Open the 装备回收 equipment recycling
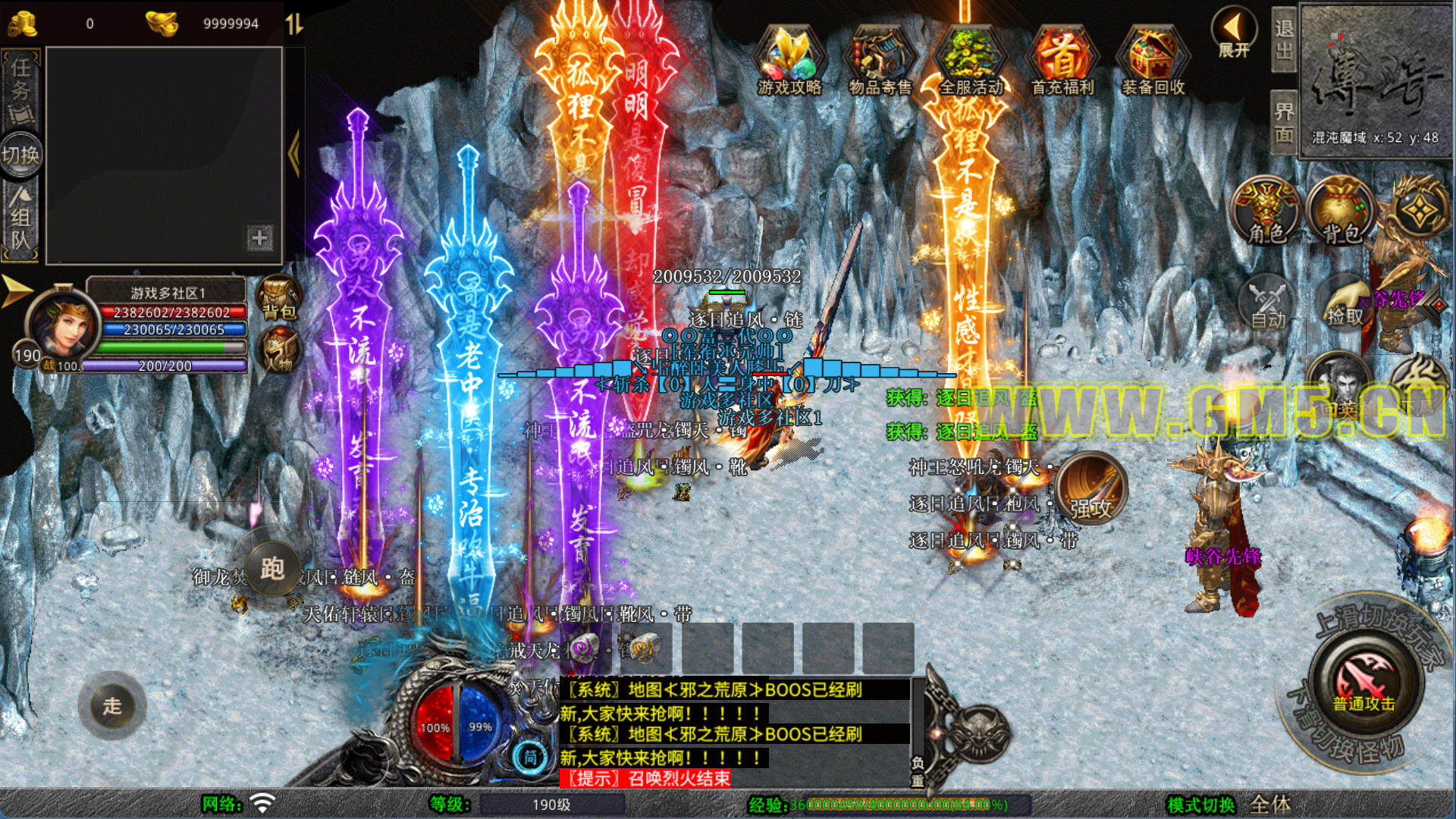 1153,61
